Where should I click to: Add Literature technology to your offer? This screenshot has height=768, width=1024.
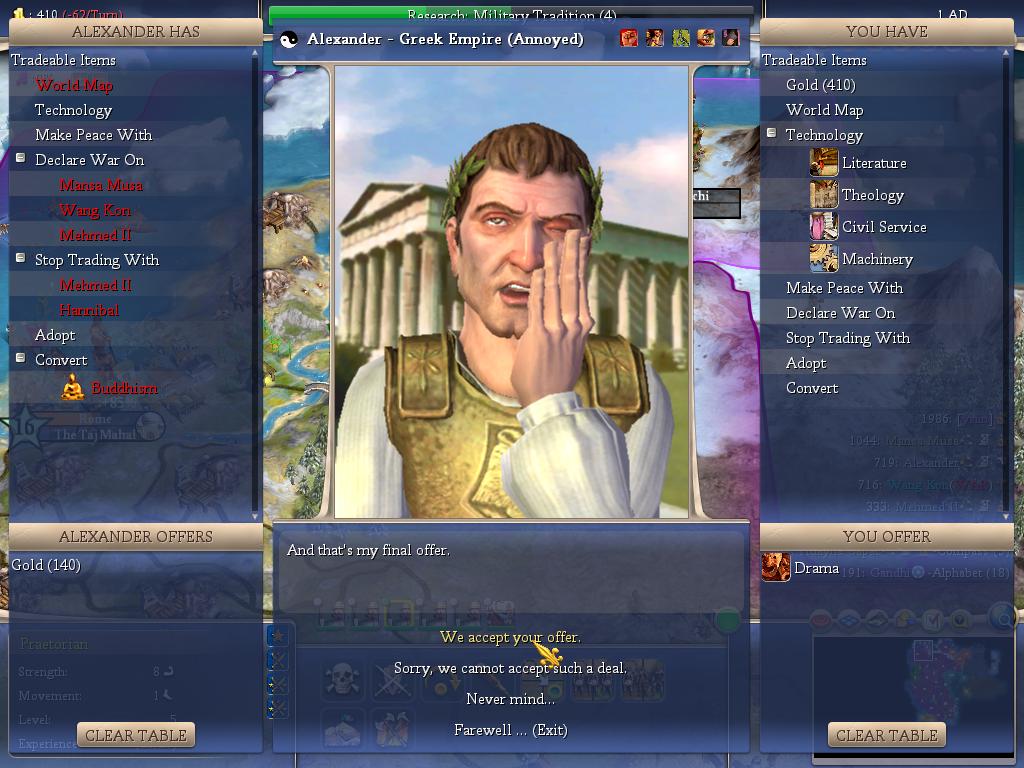click(x=873, y=163)
